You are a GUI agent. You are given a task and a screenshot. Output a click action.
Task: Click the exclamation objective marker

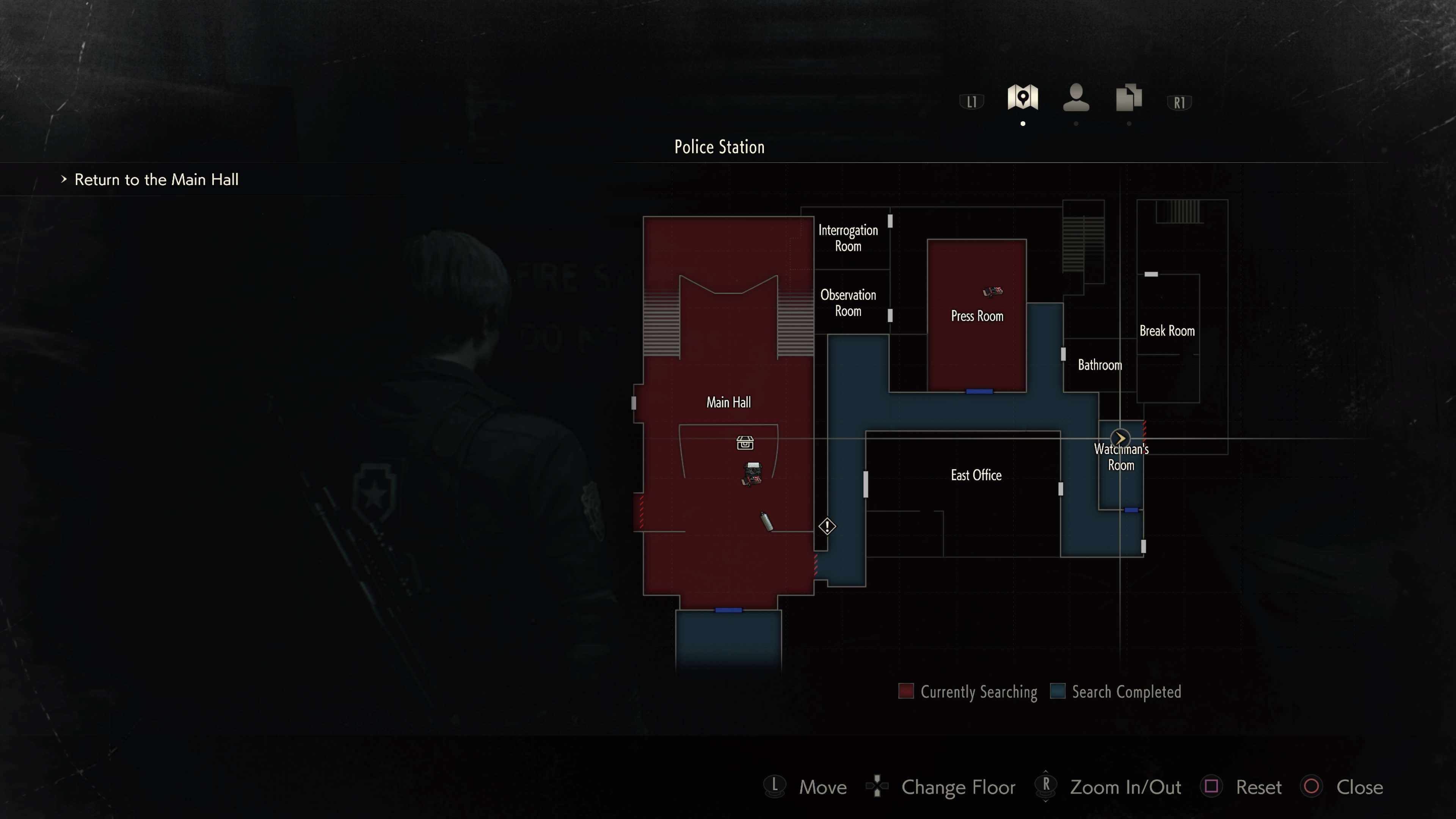(x=827, y=527)
